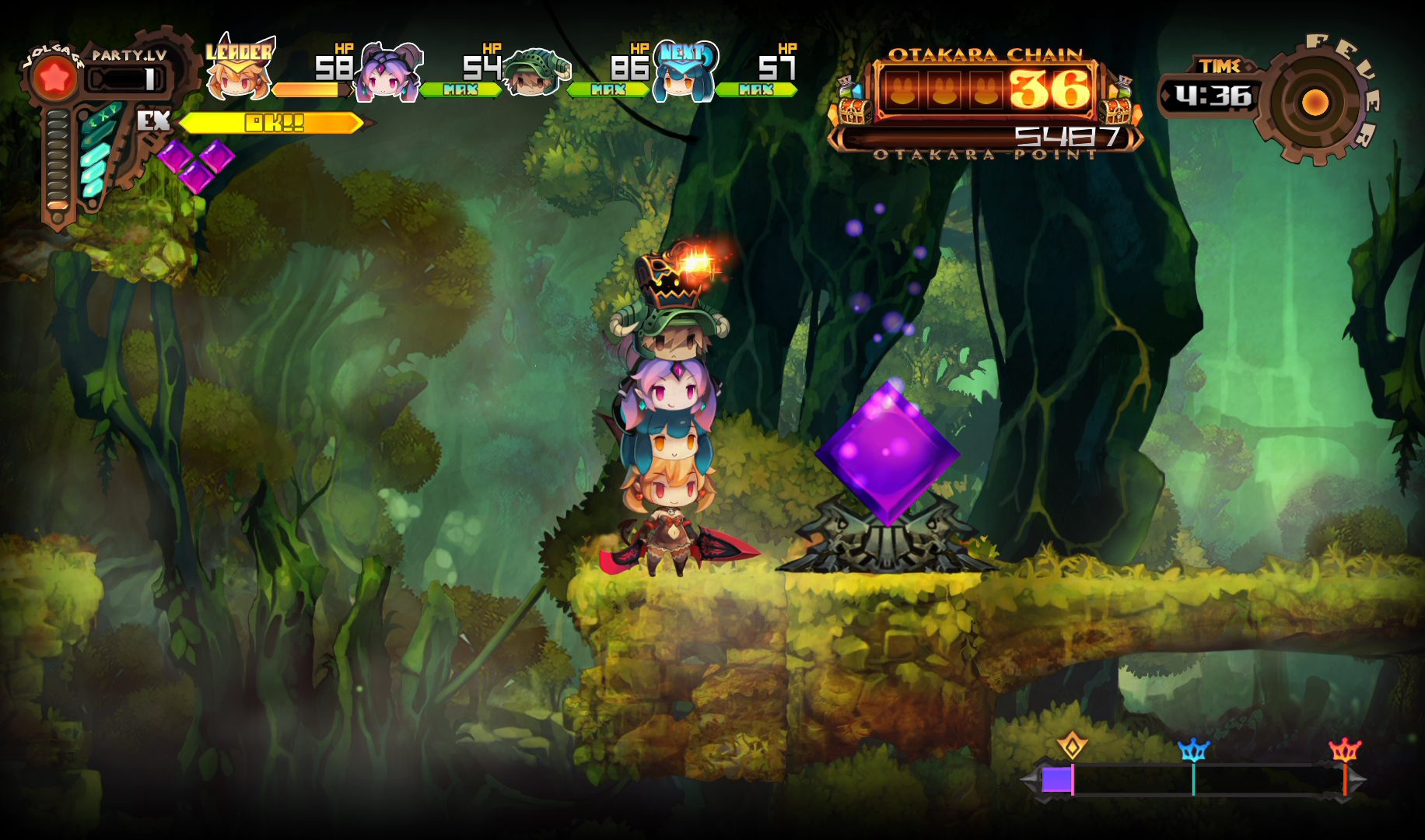The height and width of the screenshot is (840, 1425).
Task: Click the purple gem cluster icon
Action: pos(196,164)
